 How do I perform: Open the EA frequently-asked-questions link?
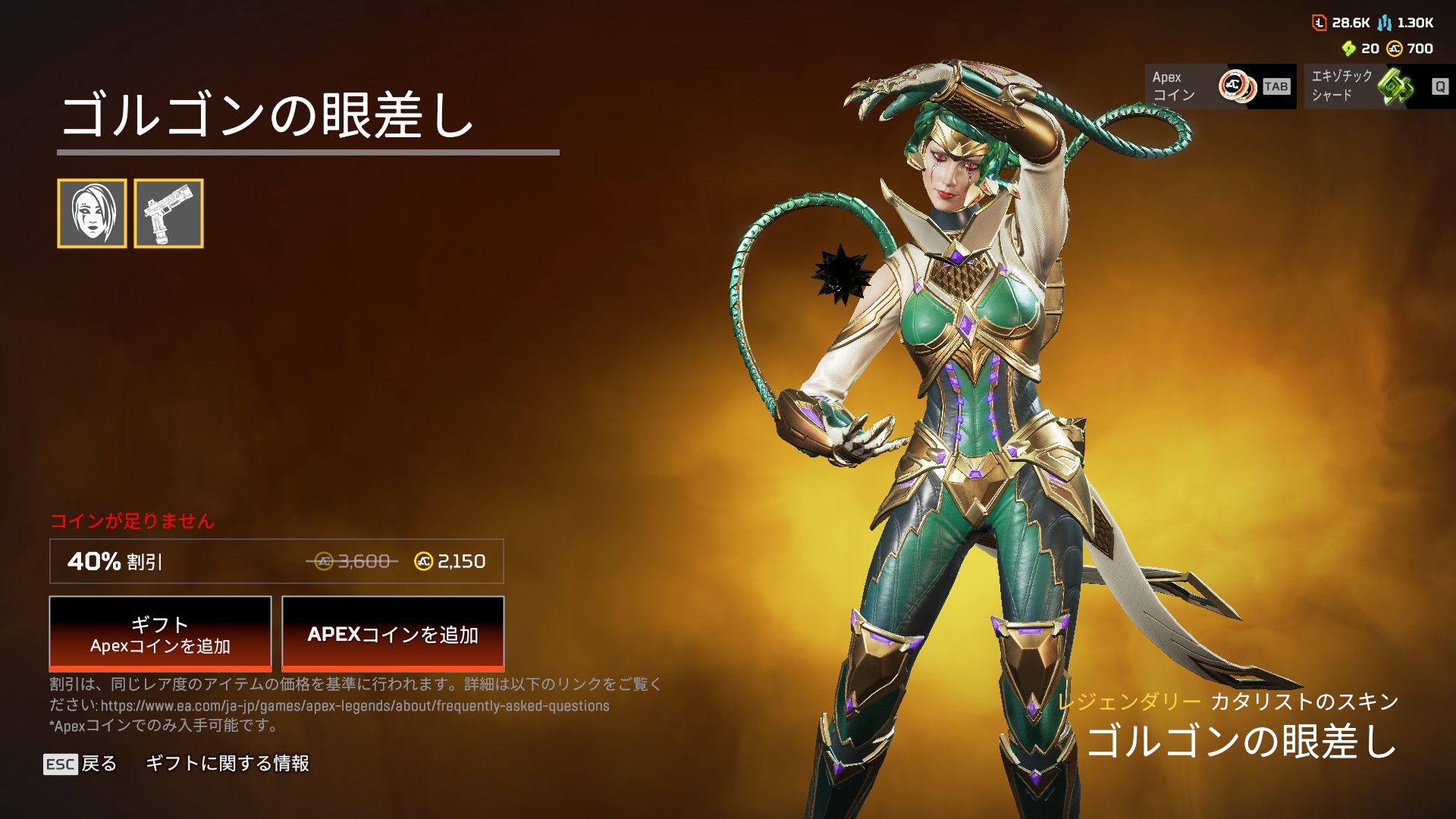coord(355,706)
